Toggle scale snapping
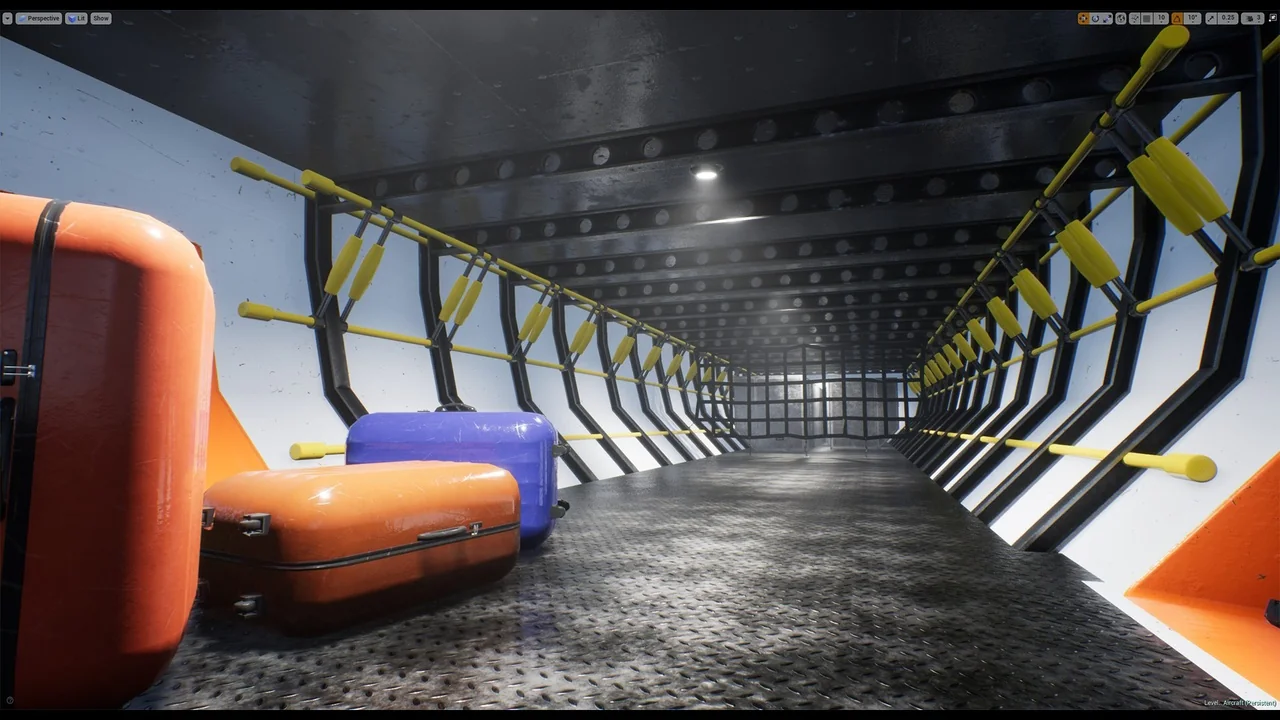The width and height of the screenshot is (1280, 720). coord(1211,18)
